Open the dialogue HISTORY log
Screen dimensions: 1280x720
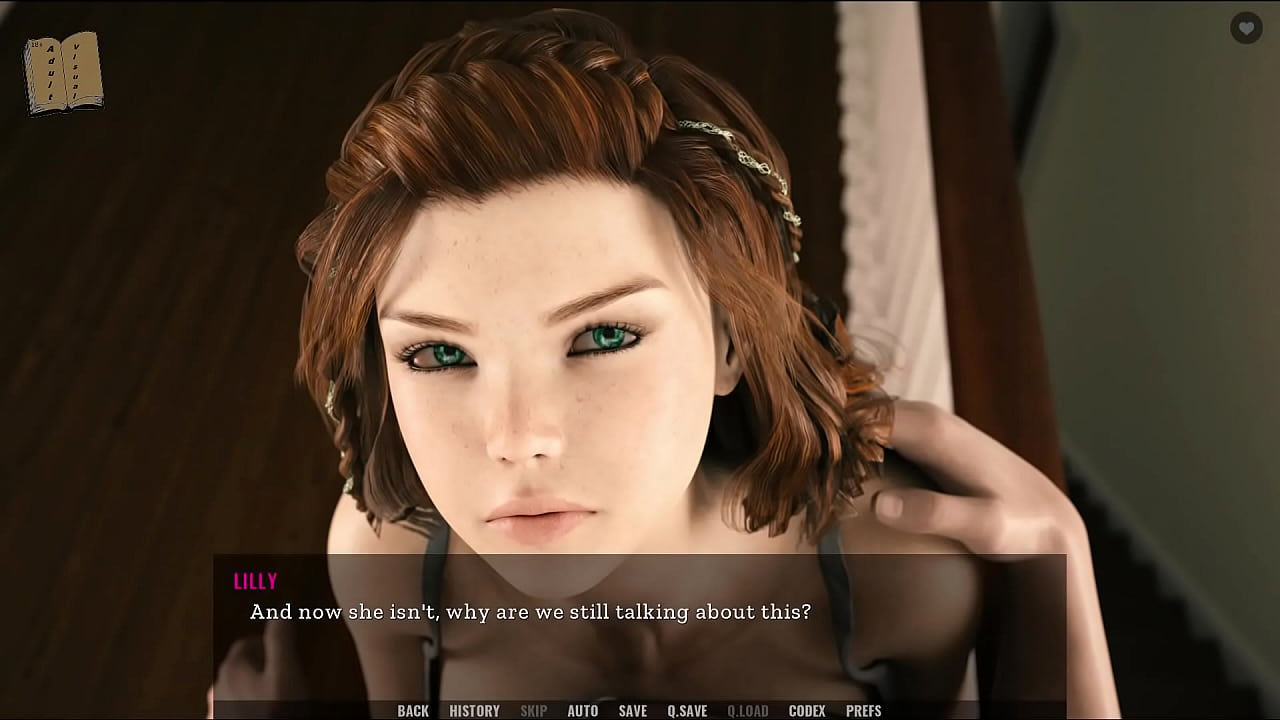pyautogui.click(x=474, y=711)
